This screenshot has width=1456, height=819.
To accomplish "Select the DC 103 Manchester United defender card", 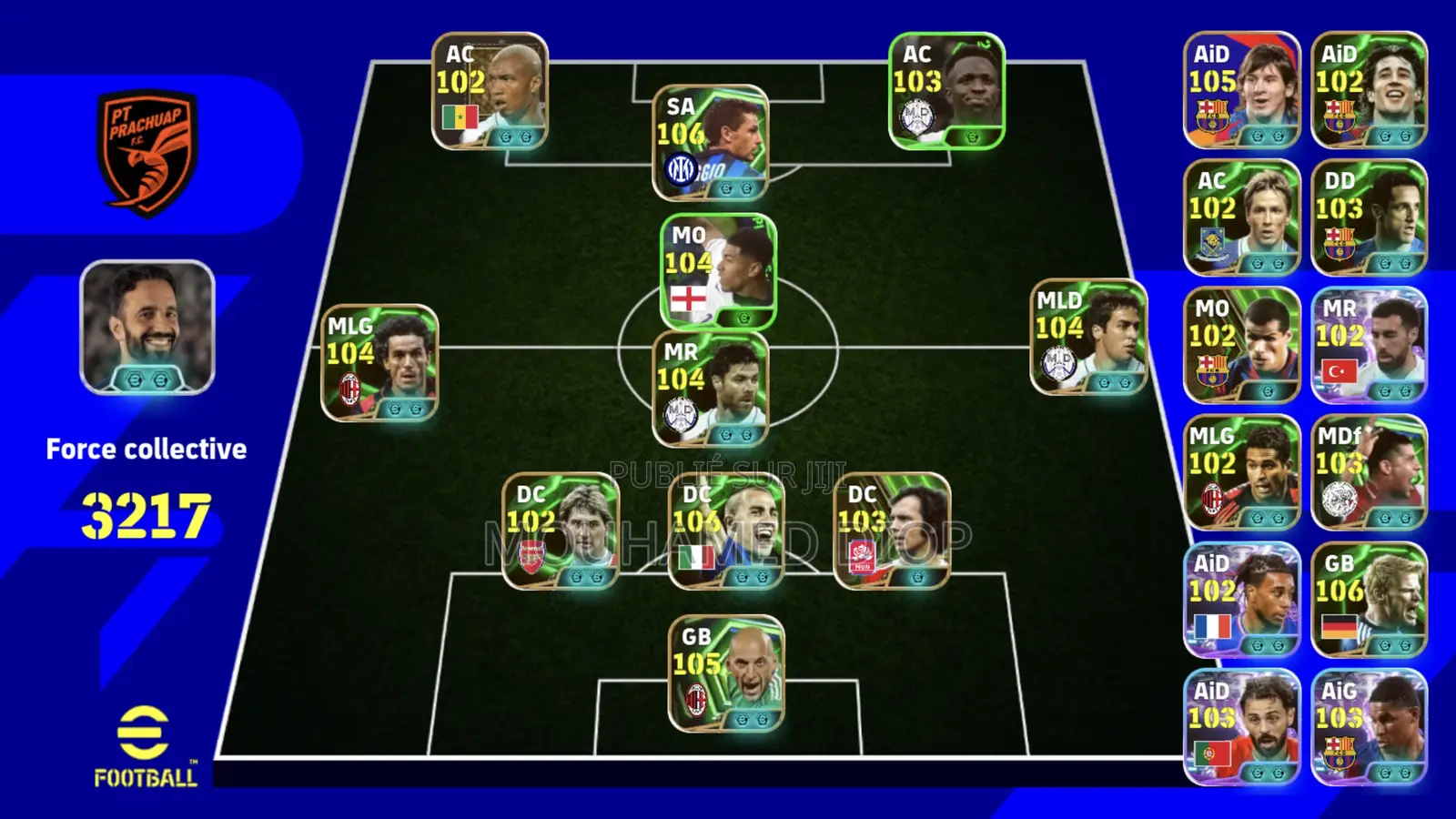I will [x=892, y=531].
